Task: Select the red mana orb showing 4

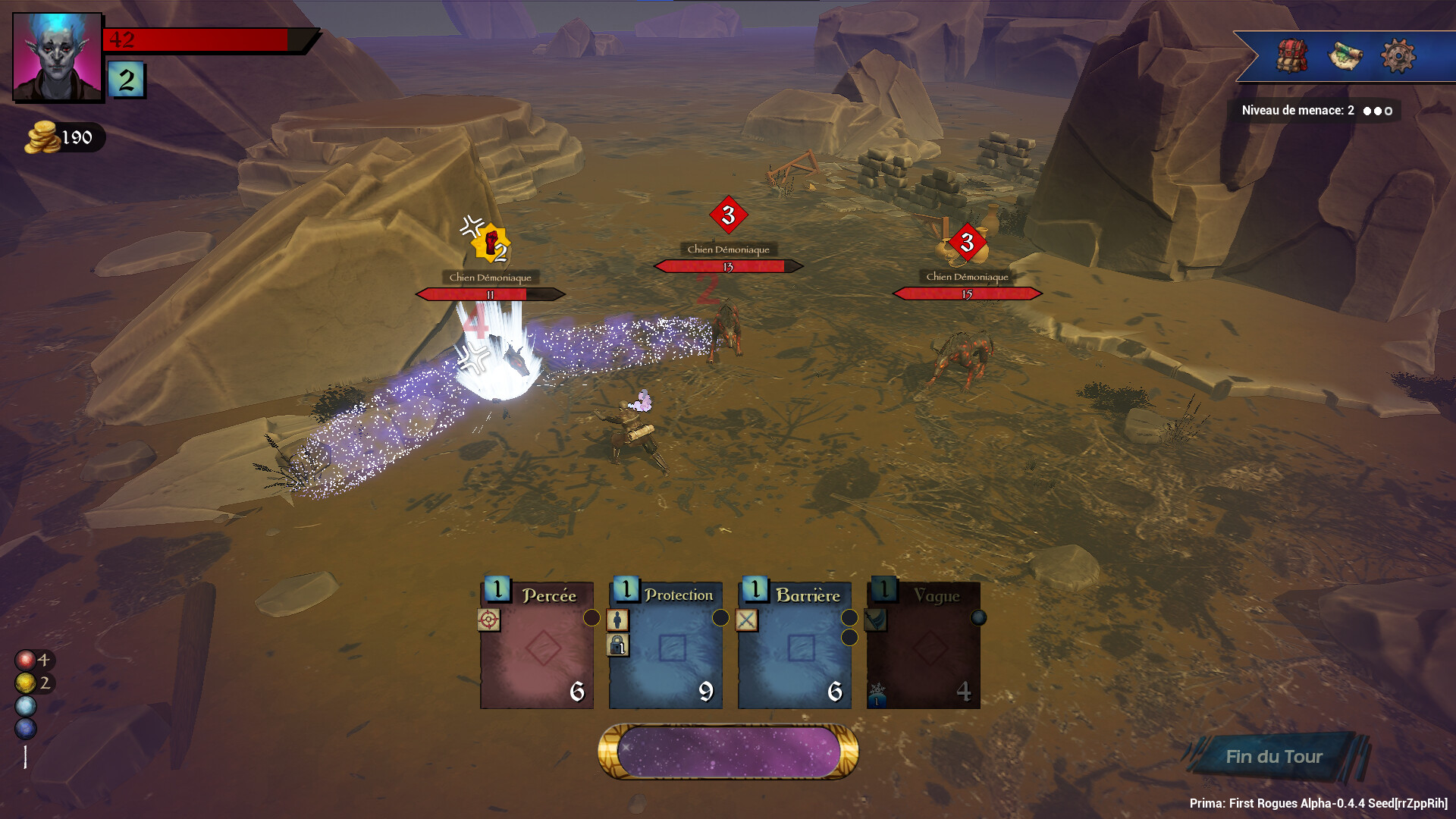Action: point(25,660)
